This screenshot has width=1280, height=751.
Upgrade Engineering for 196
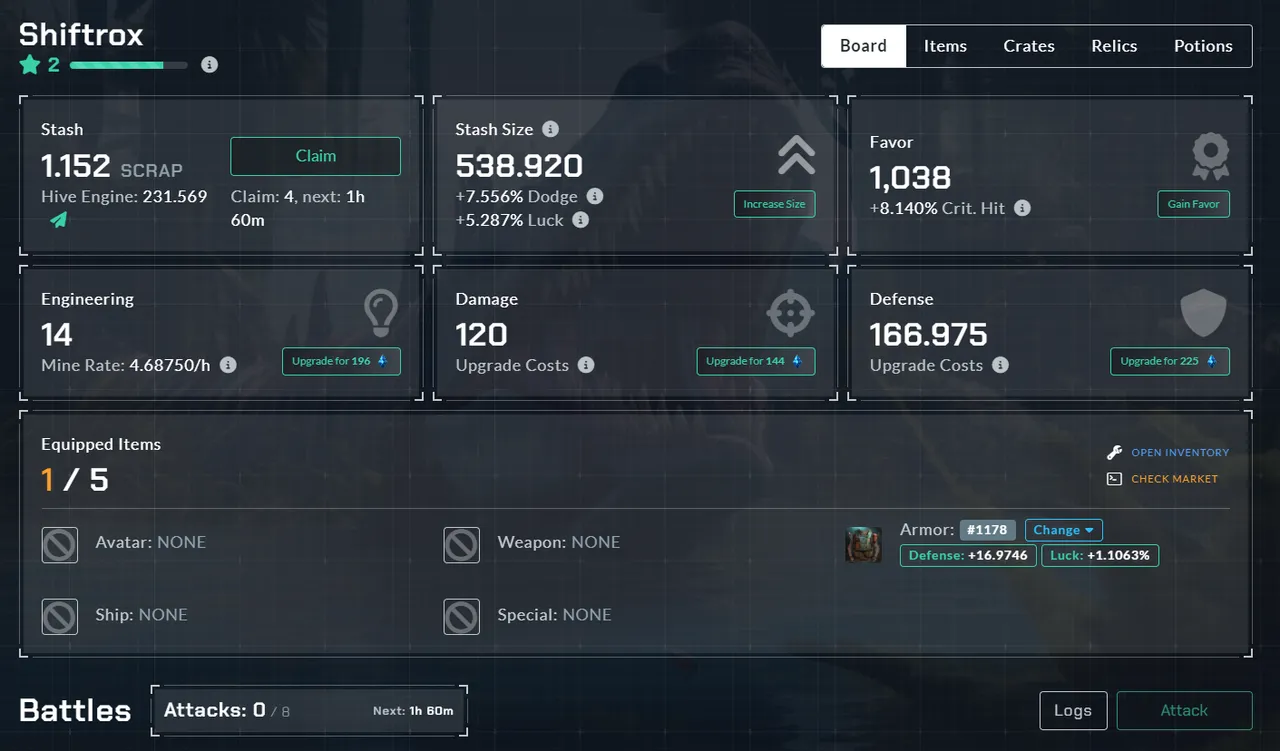341,361
